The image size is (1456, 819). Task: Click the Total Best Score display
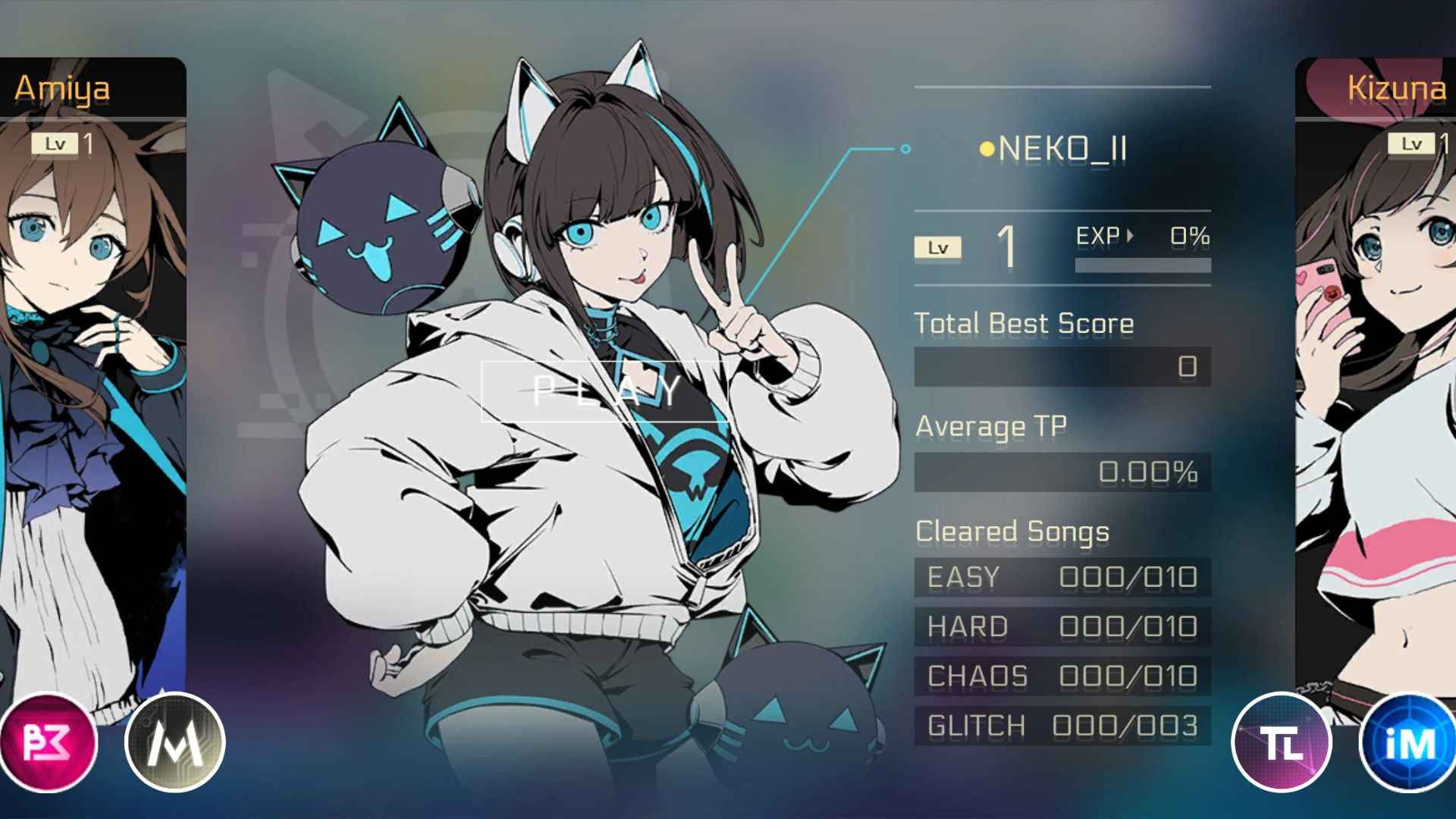[x=1062, y=366]
